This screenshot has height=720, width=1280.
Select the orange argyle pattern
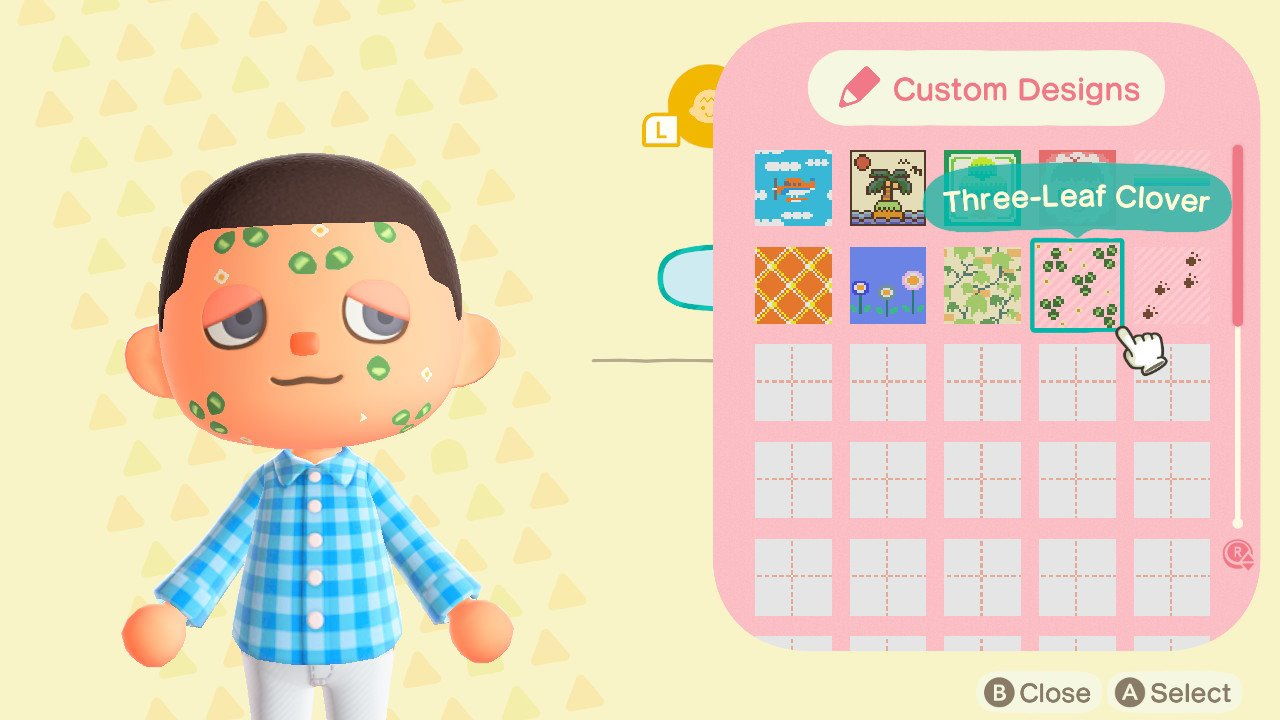tap(793, 286)
